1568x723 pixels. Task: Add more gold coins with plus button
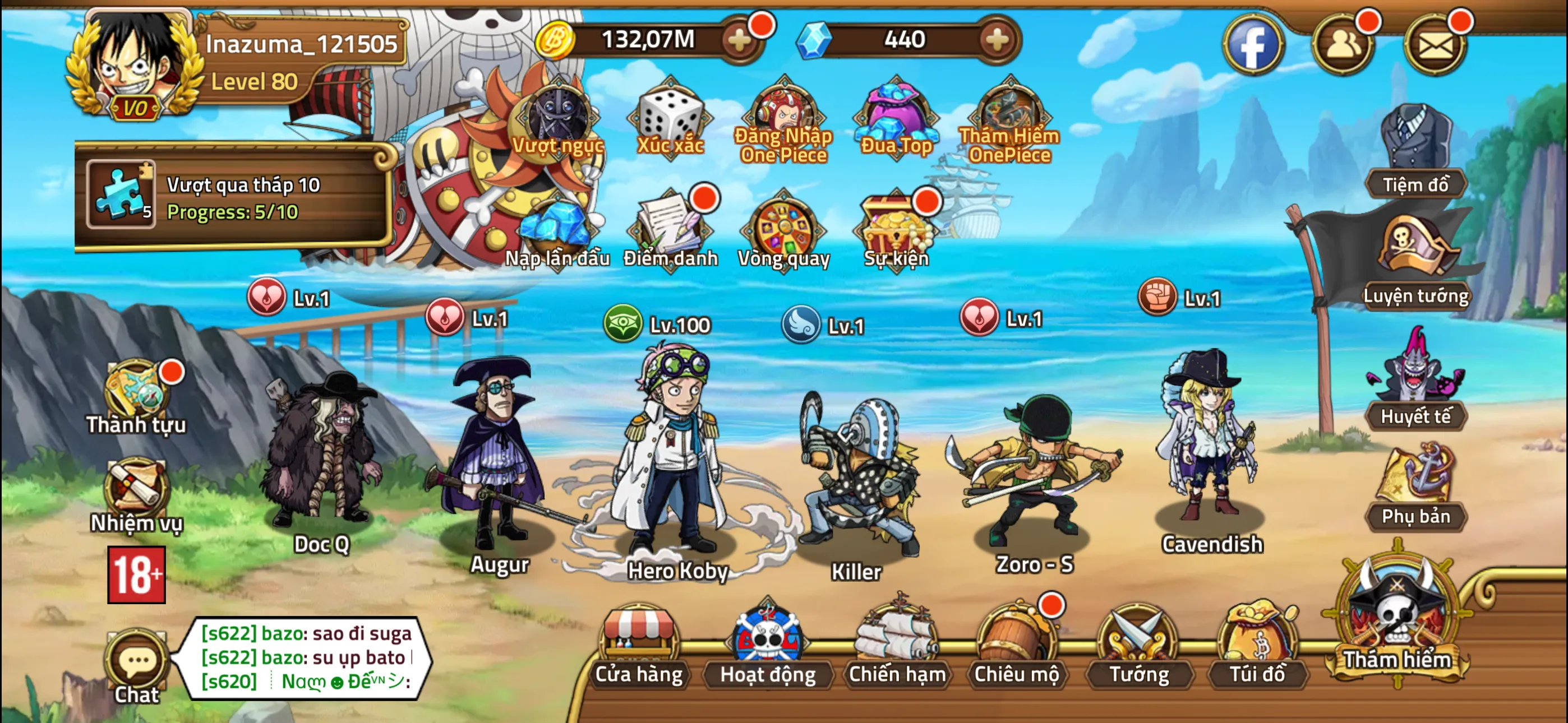[740, 40]
